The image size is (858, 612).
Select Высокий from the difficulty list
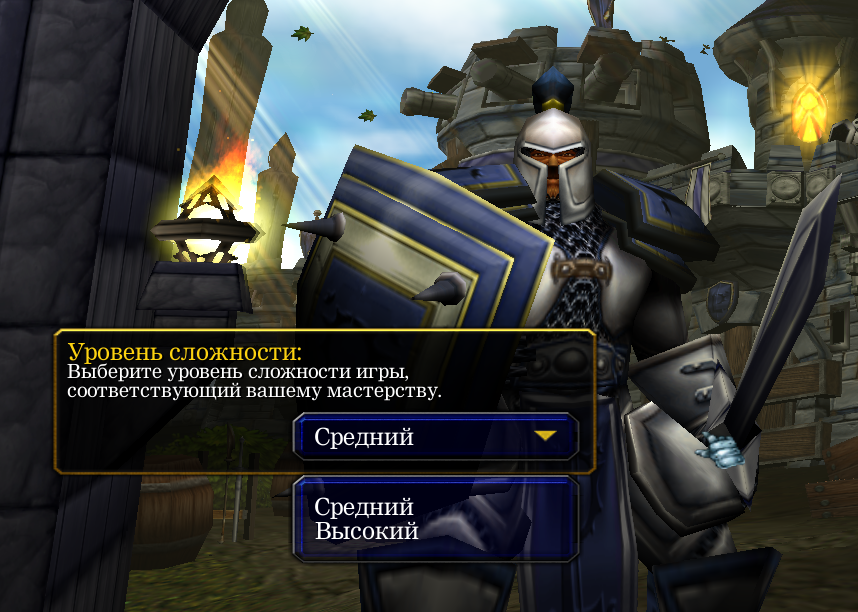366,531
